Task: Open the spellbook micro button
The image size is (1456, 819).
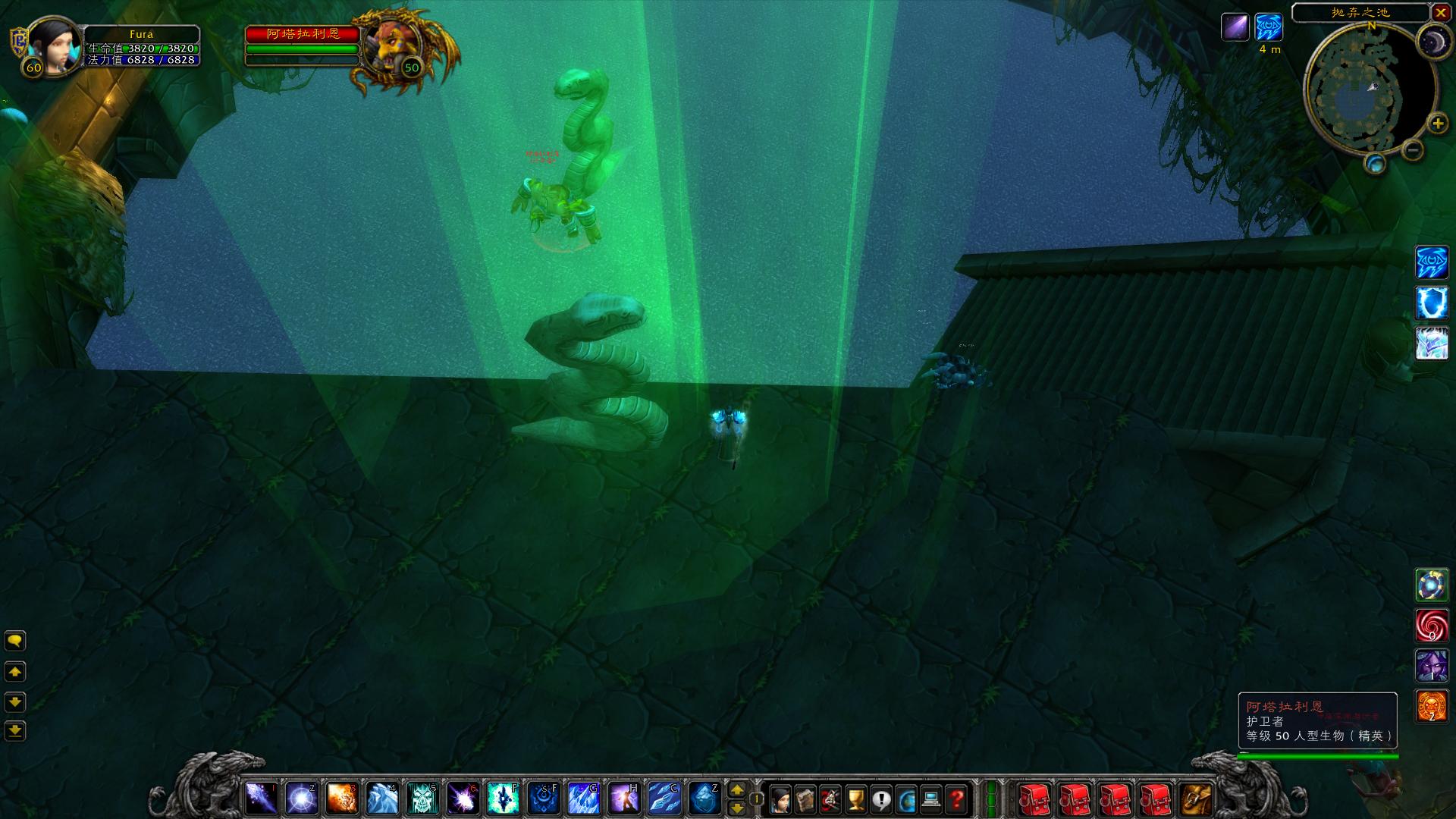Action: point(805,799)
